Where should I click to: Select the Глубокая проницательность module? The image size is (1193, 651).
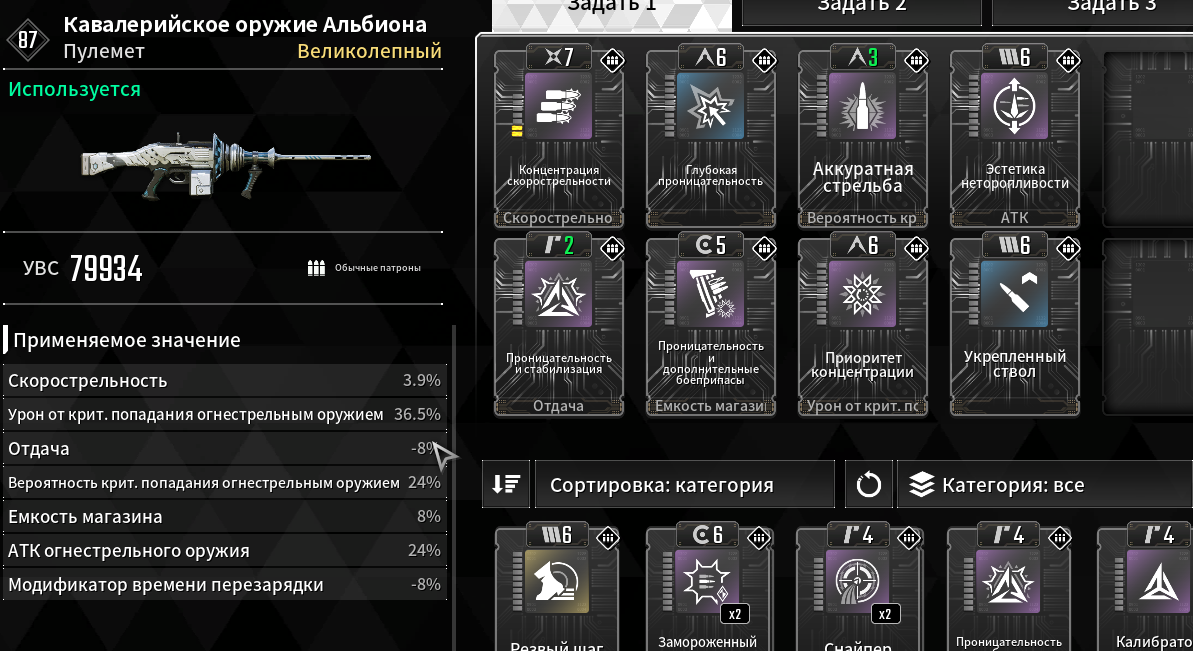[x=710, y=137]
